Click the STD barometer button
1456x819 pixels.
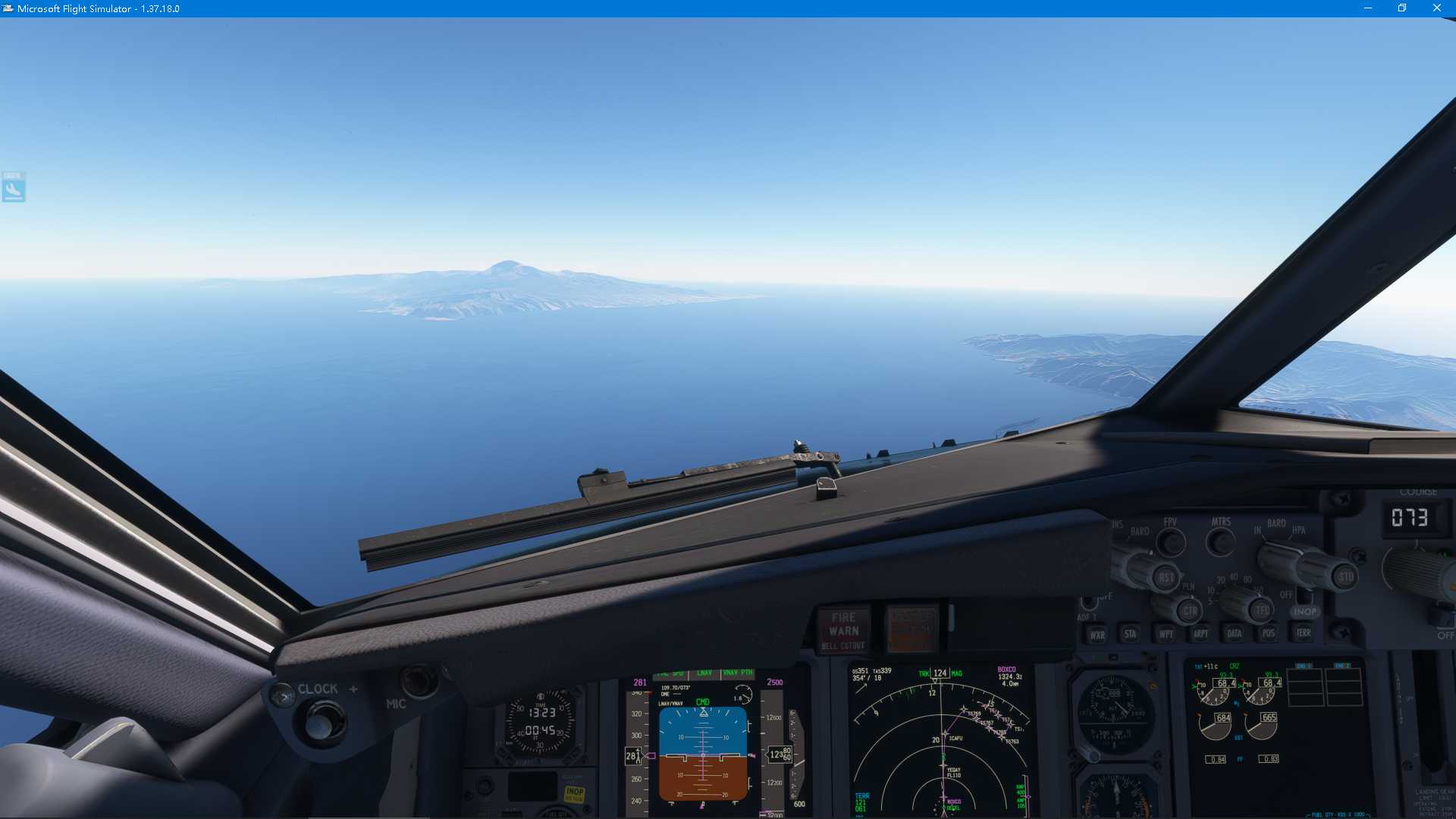click(x=1345, y=576)
